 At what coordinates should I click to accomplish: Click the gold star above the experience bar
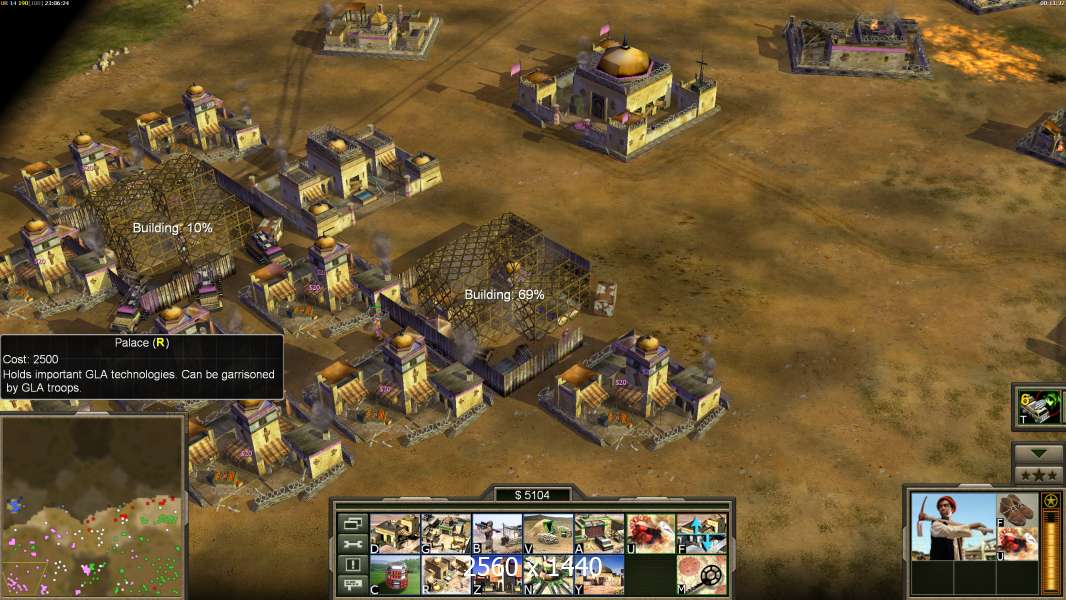(x=1050, y=500)
